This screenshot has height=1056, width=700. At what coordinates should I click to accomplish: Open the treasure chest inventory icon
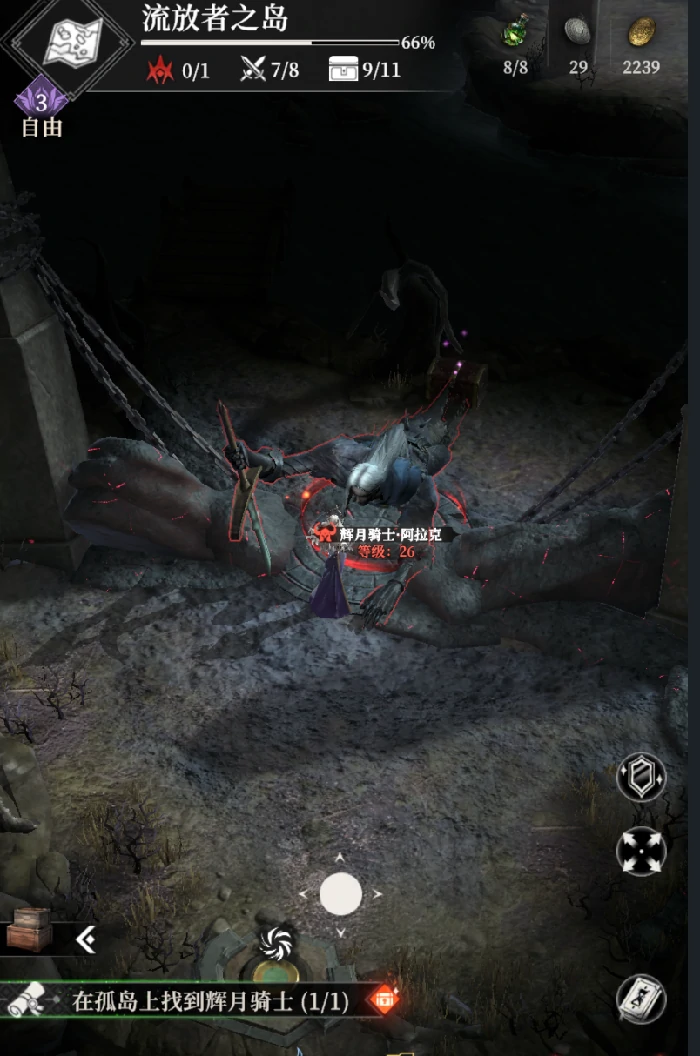pos(28,930)
